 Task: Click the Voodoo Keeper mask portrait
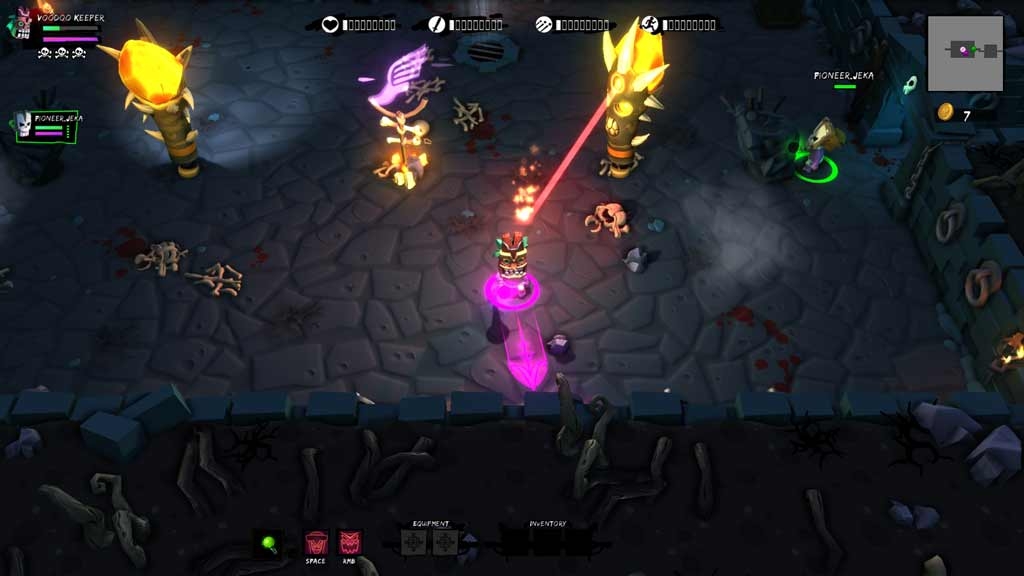(x=23, y=25)
